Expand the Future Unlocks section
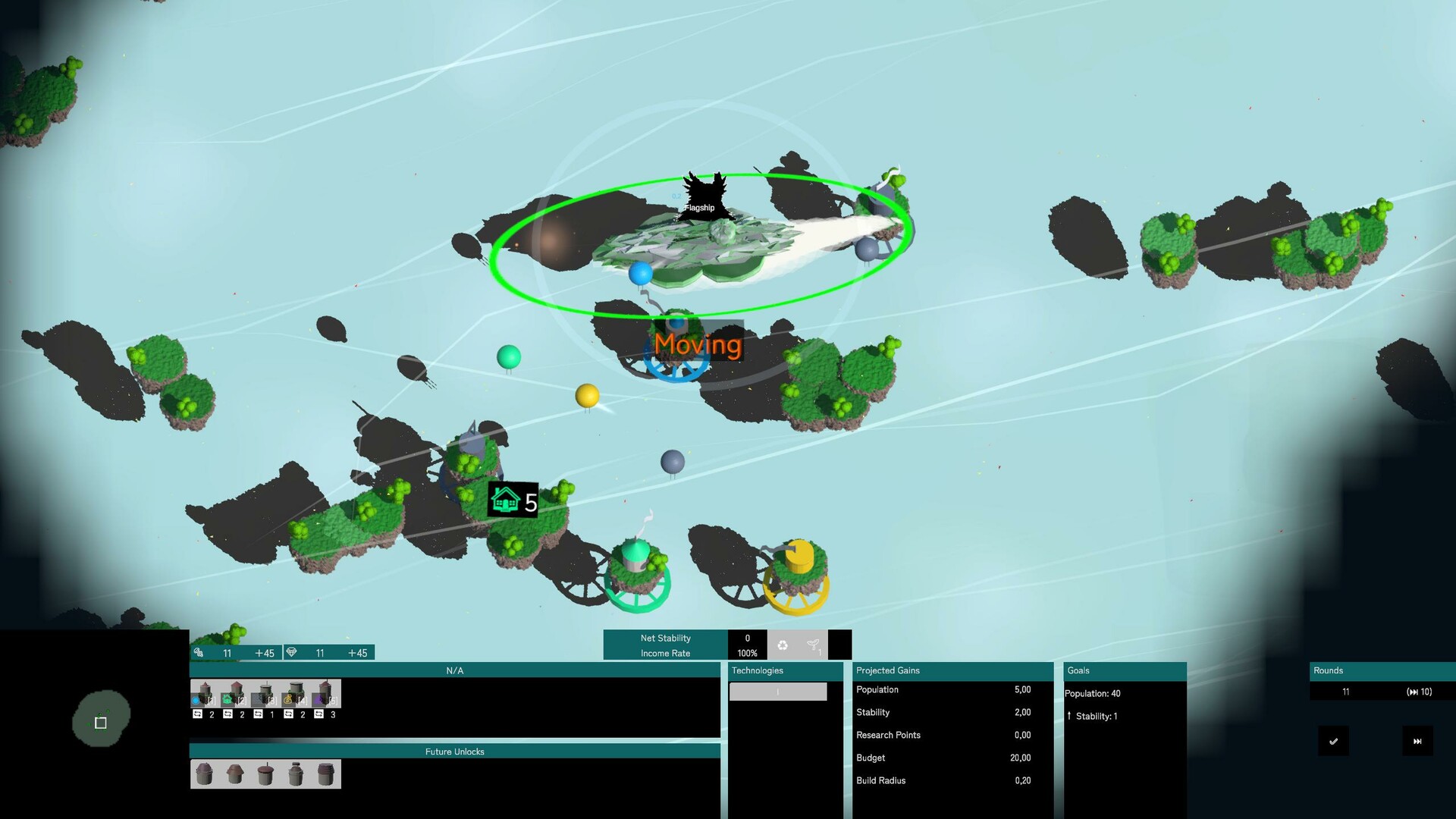 [455, 752]
